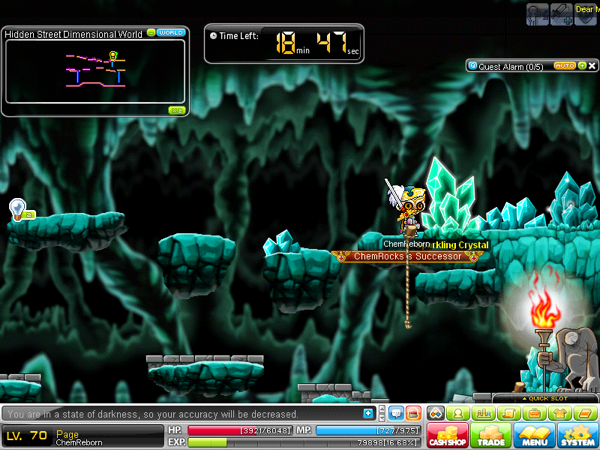Click the blue chat target plus button
The image size is (600, 450).
pyautogui.click(x=369, y=413)
